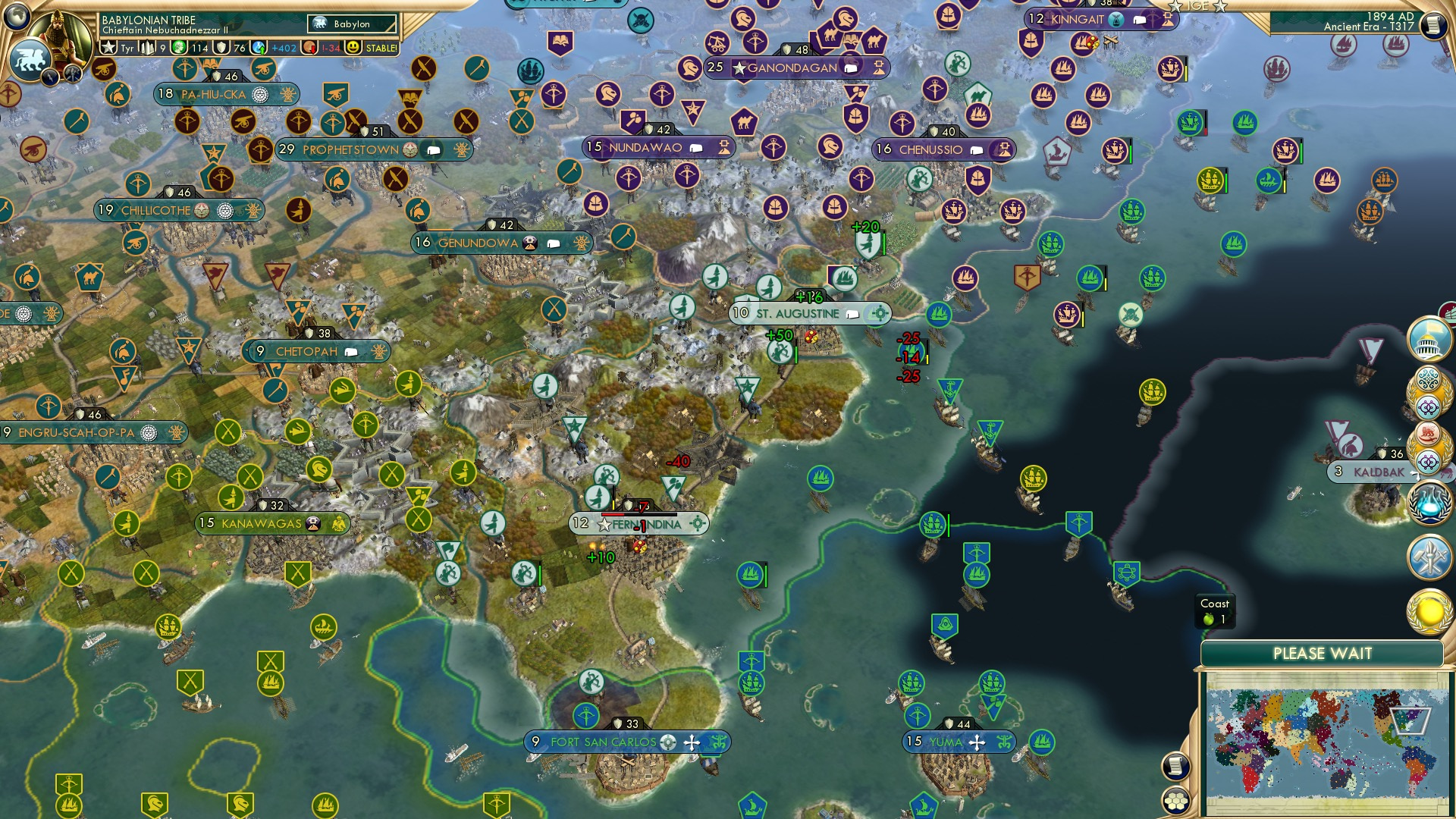The width and height of the screenshot is (1456, 819).
Task: Expand the Kinngait city banner
Action: click(1078, 17)
